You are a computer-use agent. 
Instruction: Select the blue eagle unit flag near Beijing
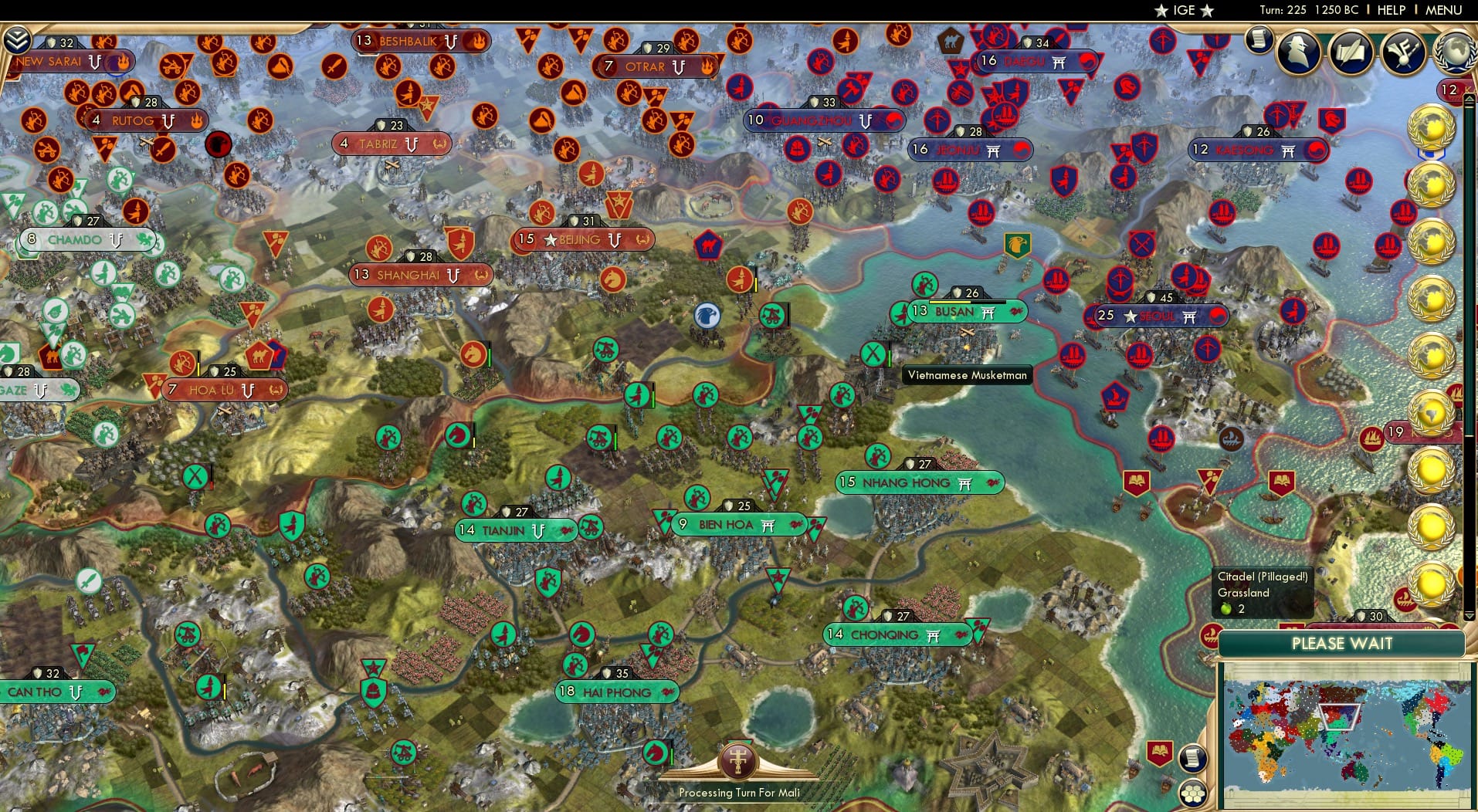707,316
